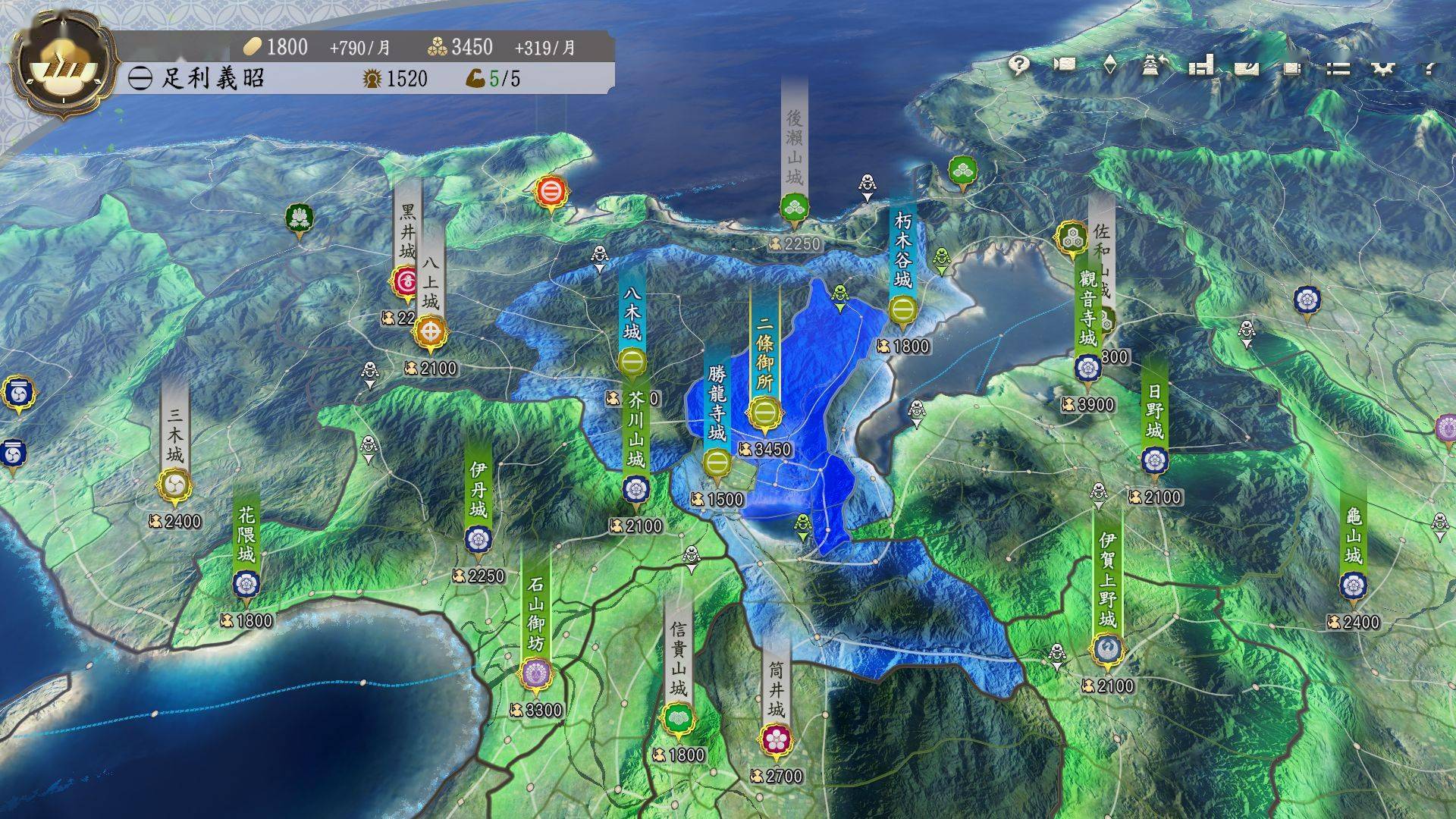The width and height of the screenshot is (1456, 819).
Task: Select Tsutsui castle pink flower crest
Action: point(776,738)
